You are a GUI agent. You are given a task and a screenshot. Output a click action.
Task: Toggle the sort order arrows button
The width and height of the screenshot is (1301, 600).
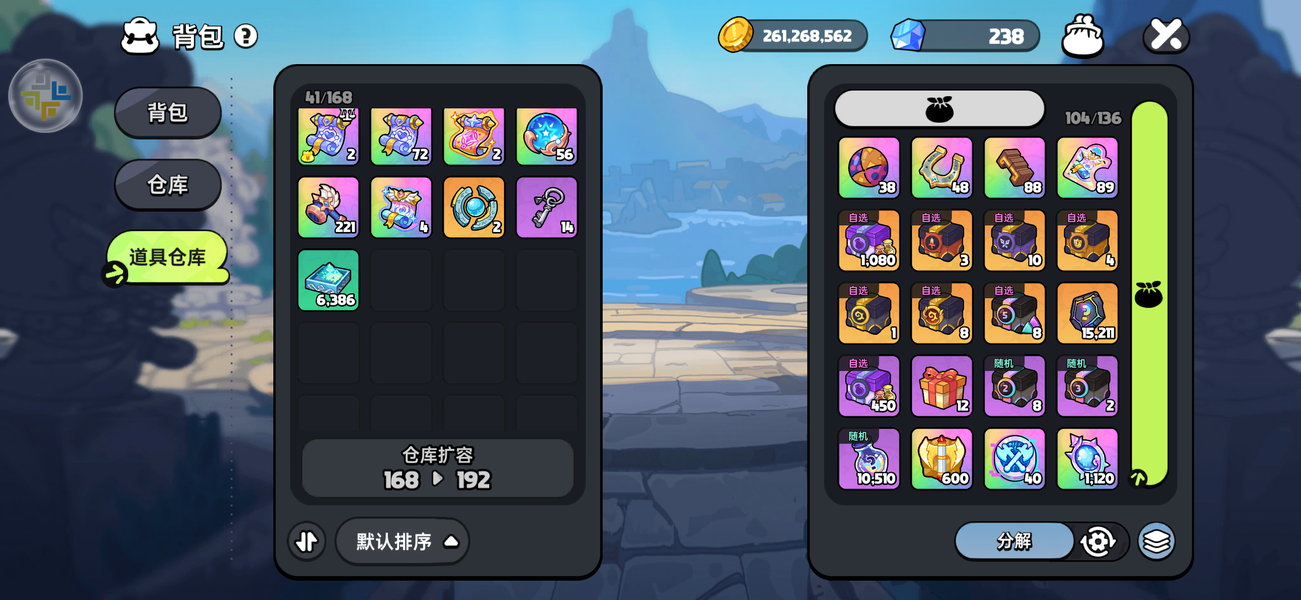(307, 541)
